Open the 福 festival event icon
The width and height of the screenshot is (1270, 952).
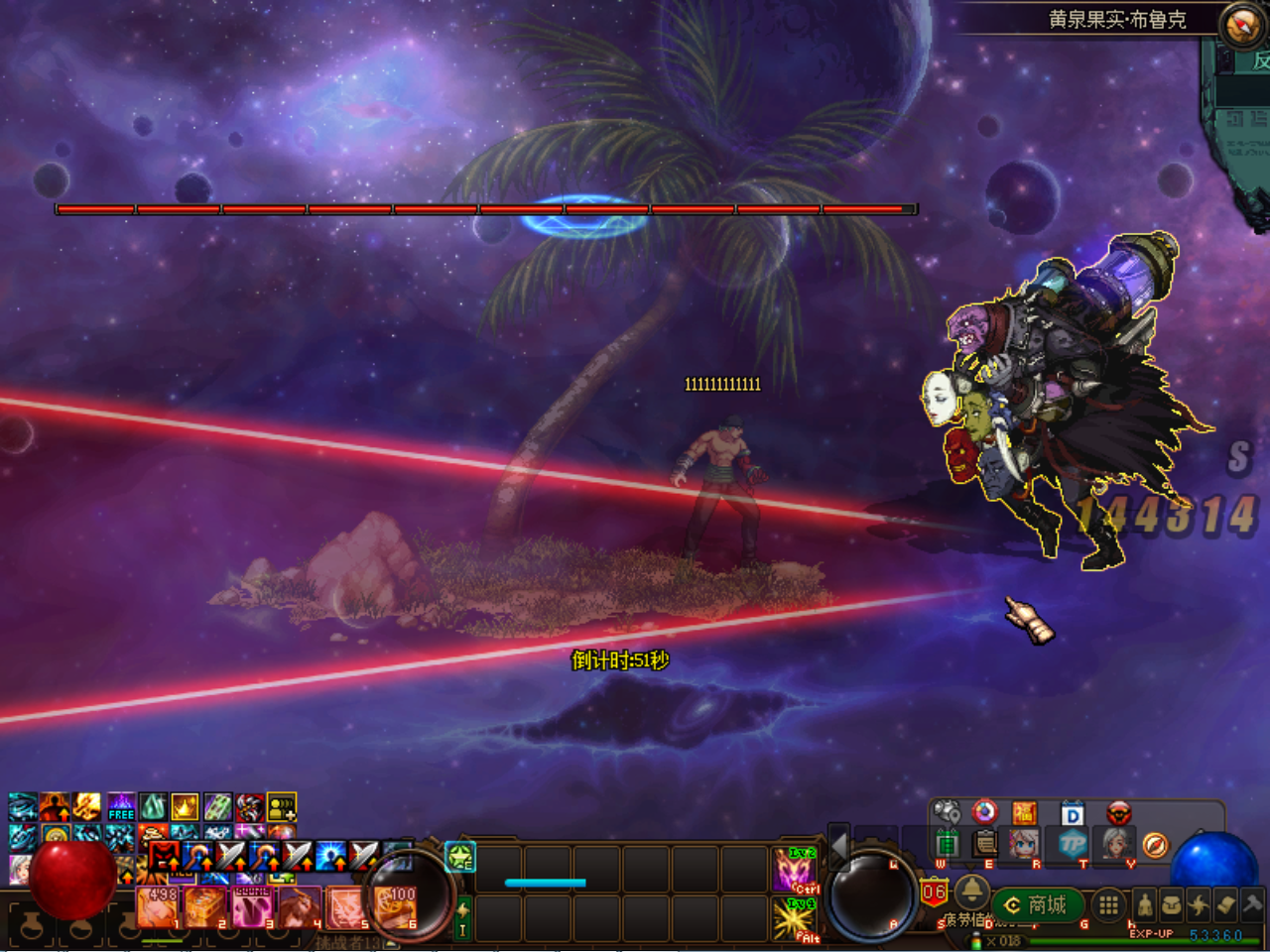pyautogui.click(x=1024, y=812)
